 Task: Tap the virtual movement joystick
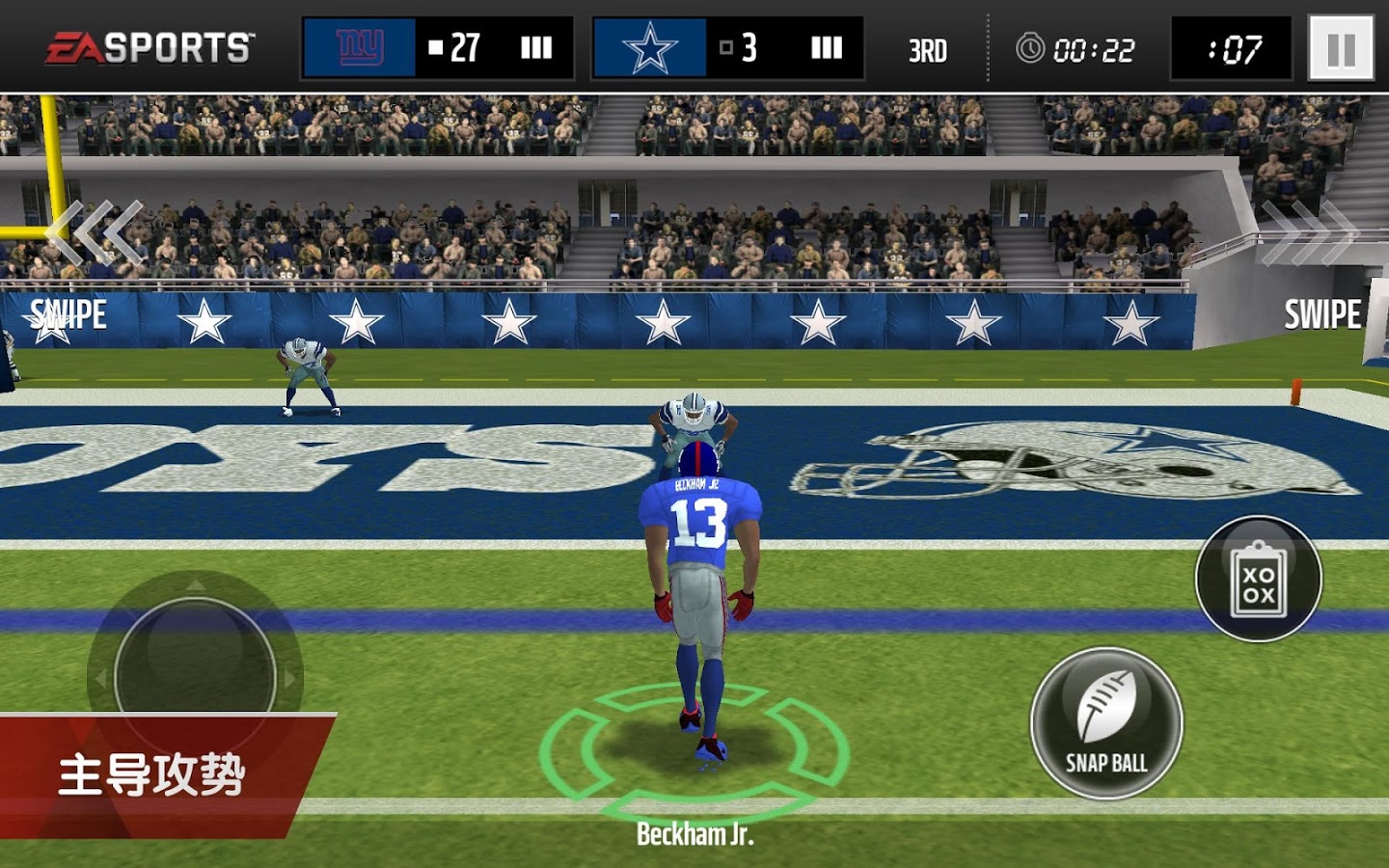(x=195, y=677)
